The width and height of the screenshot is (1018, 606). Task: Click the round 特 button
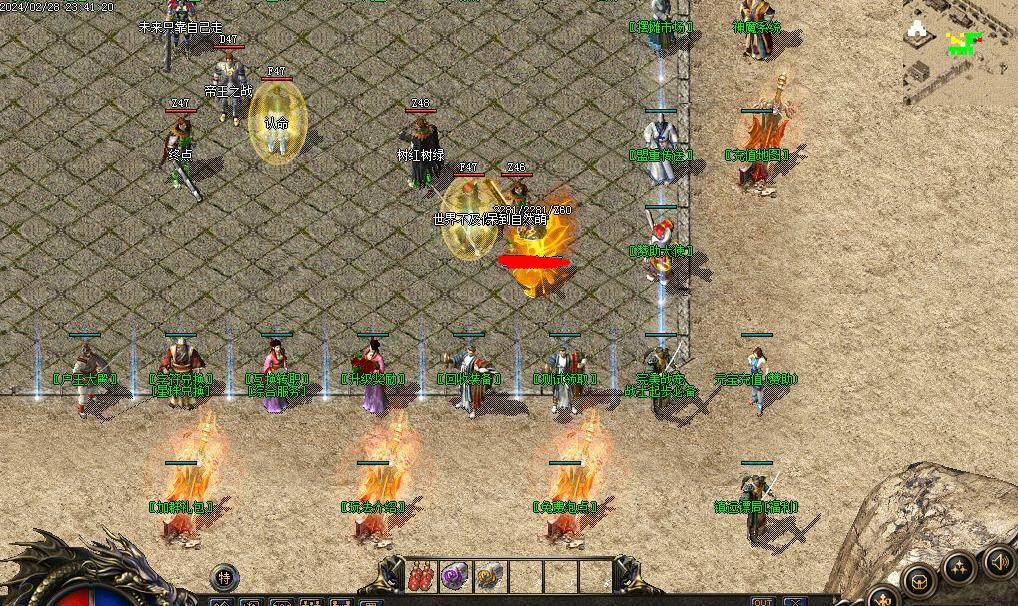[x=225, y=577]
